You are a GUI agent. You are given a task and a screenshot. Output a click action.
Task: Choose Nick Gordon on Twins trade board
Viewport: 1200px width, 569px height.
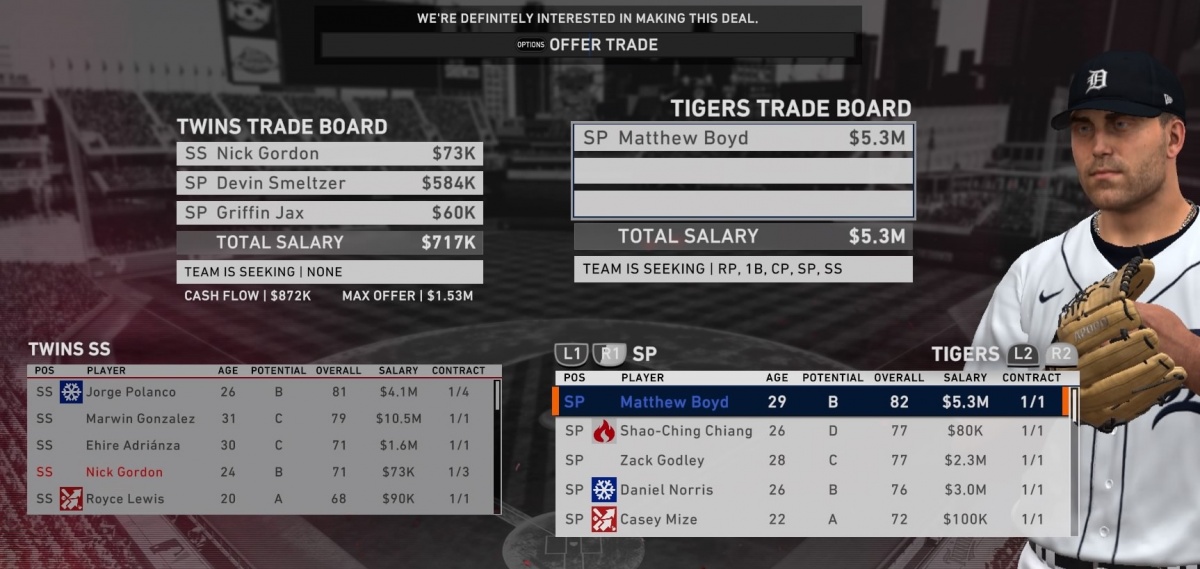click(329, 154)
